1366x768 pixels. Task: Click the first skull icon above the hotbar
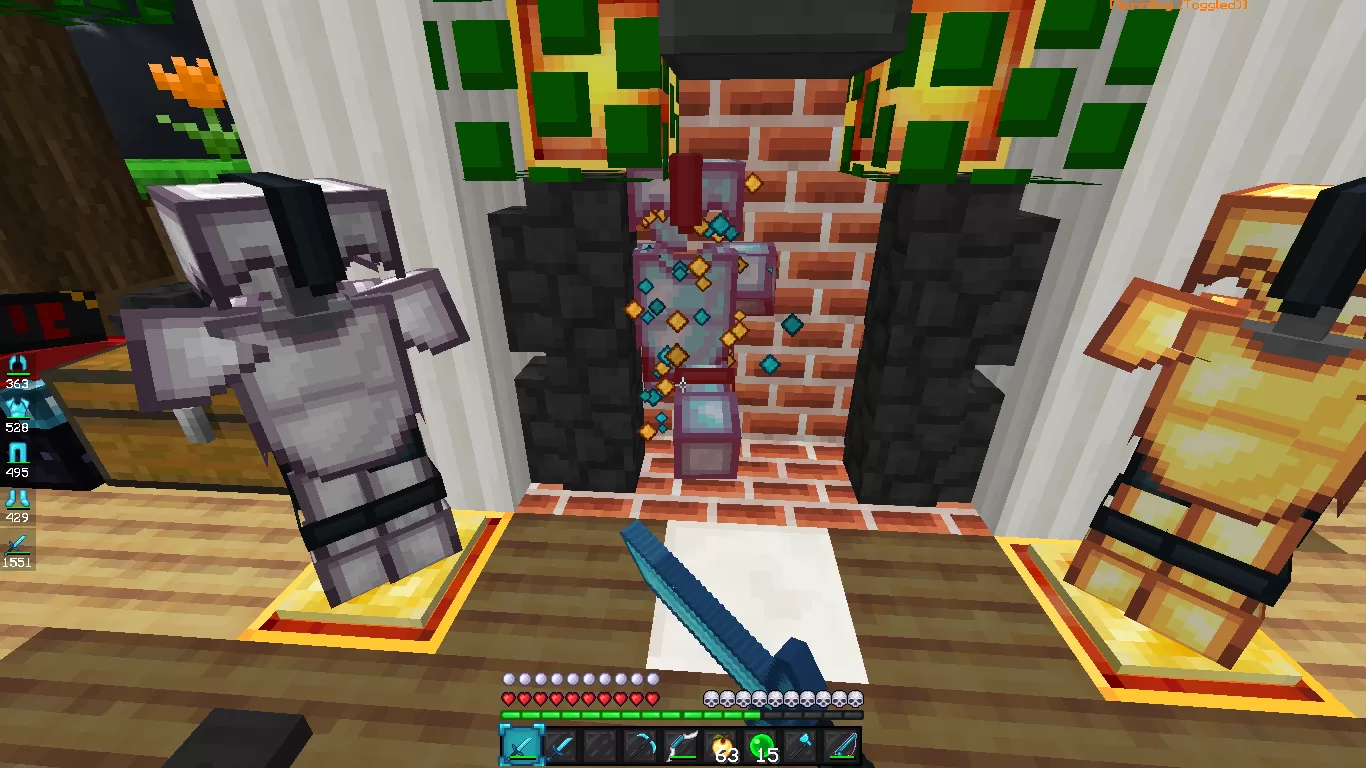point(710,698)
